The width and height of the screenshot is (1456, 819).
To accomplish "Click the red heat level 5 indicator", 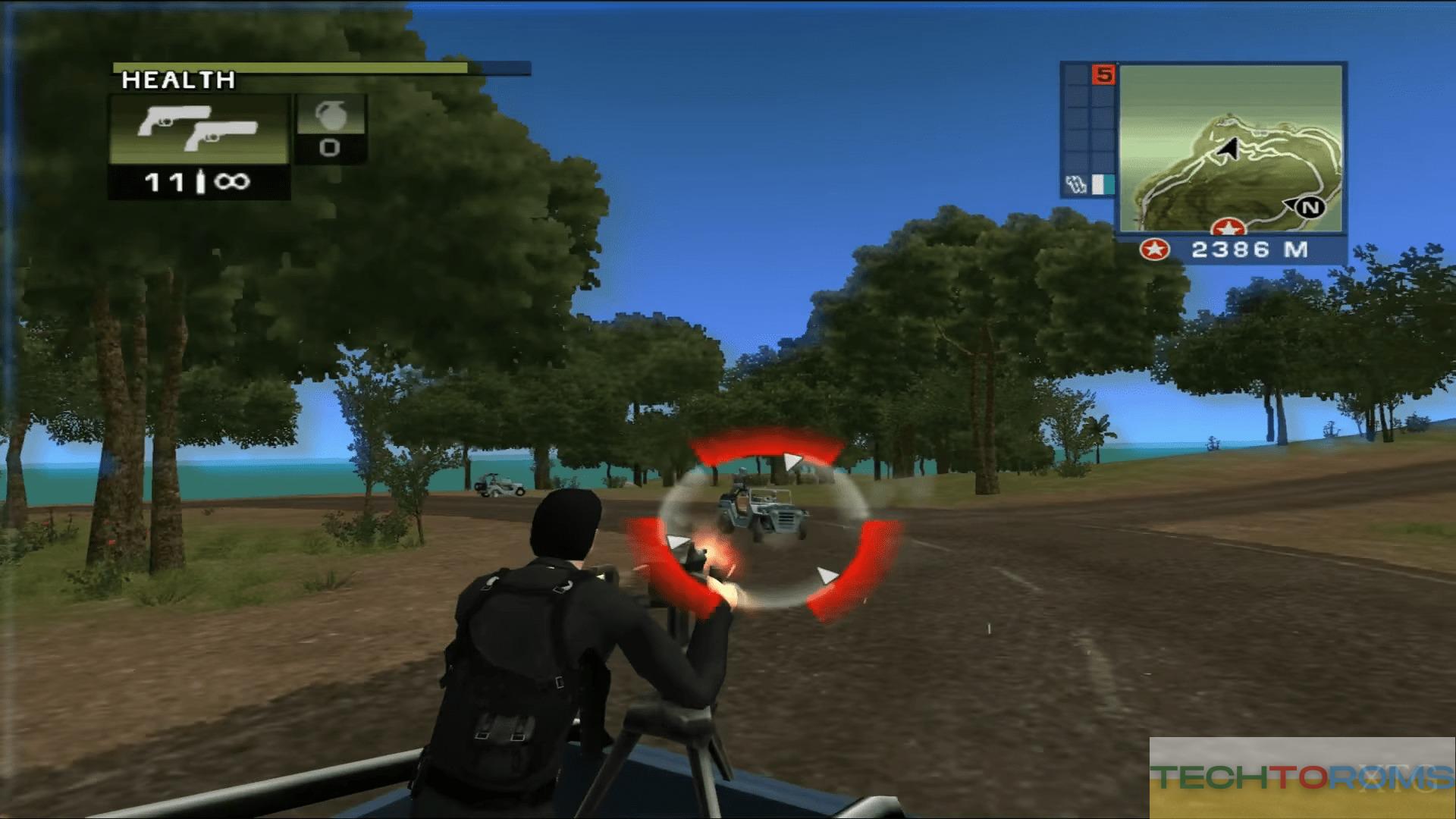I will (1103, 75).
